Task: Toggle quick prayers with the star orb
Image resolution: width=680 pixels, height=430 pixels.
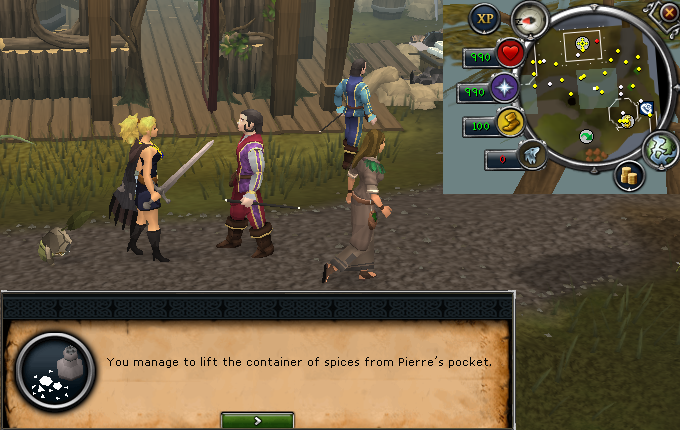Action: [504, 90]
